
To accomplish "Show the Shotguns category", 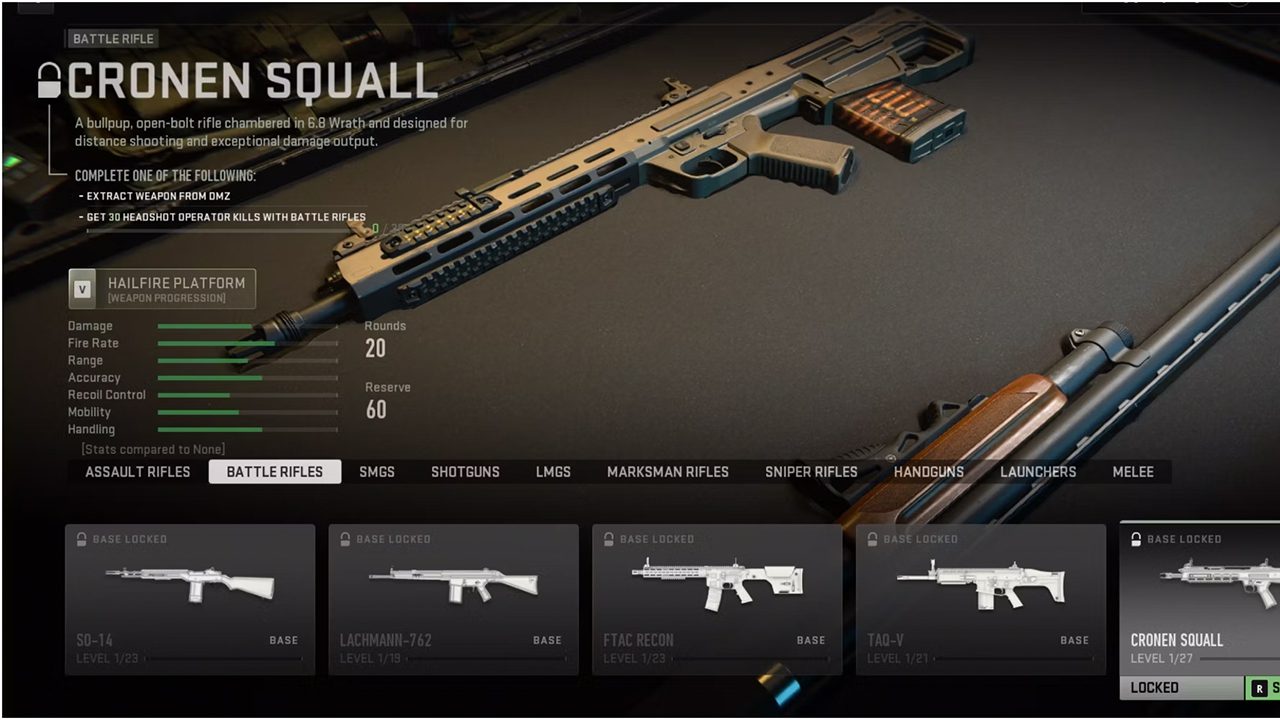I will click(x=465, y=472).
